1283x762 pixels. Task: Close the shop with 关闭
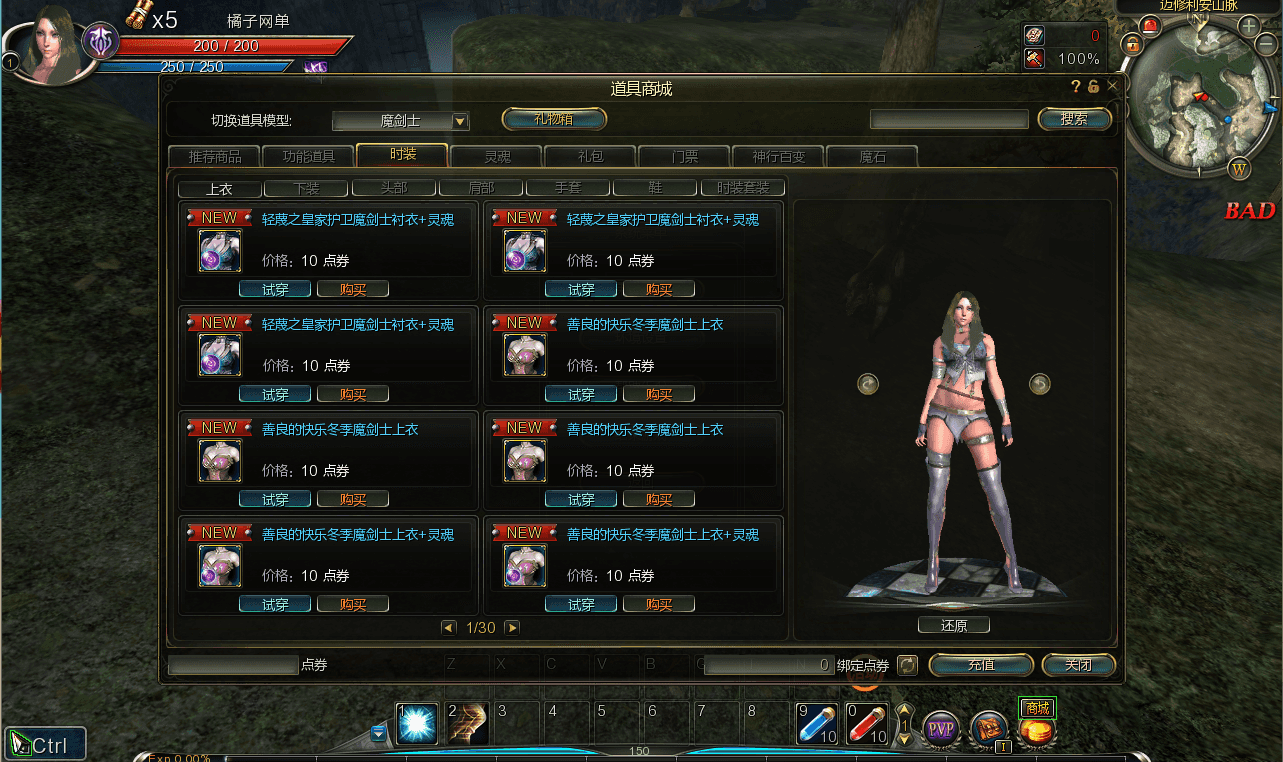1078,665
